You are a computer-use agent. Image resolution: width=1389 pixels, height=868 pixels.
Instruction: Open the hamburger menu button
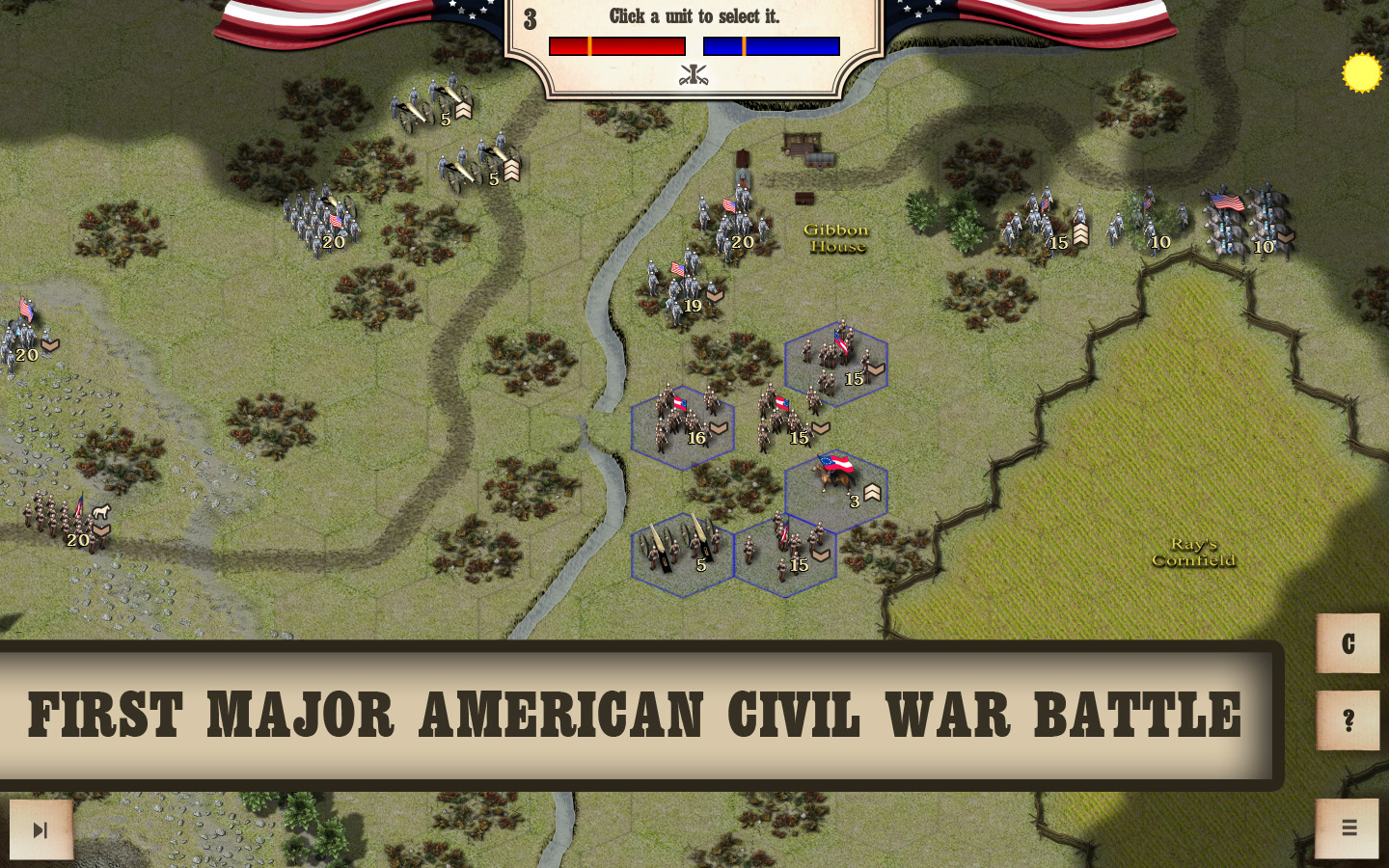pyautogui.click(x=1348, y=827)
